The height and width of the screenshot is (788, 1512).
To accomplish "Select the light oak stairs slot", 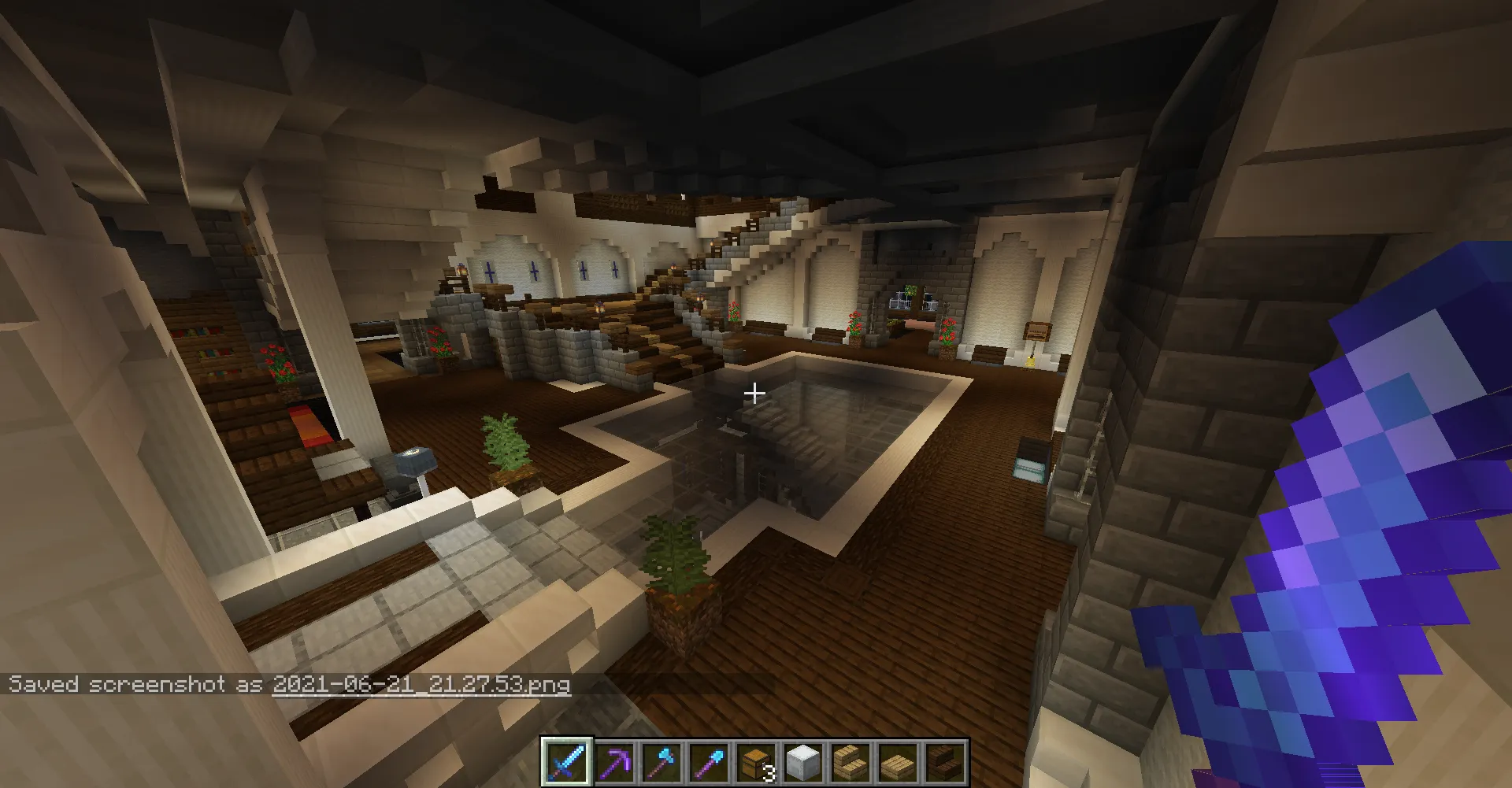I will pyautogui.click(x=850, y=762).
